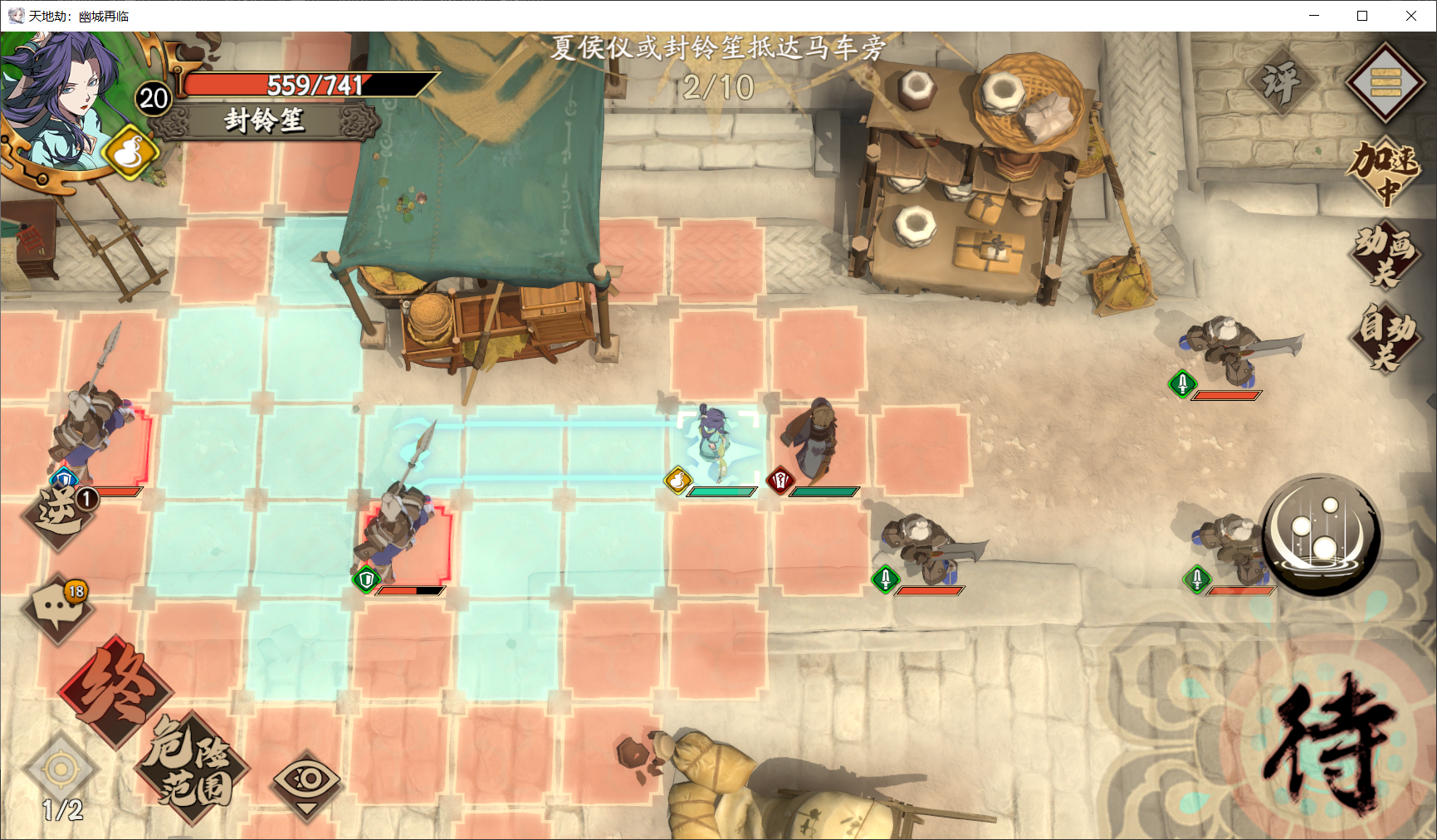
Task: Activate the round ink-orb skill button
Action: (1322, 534)
